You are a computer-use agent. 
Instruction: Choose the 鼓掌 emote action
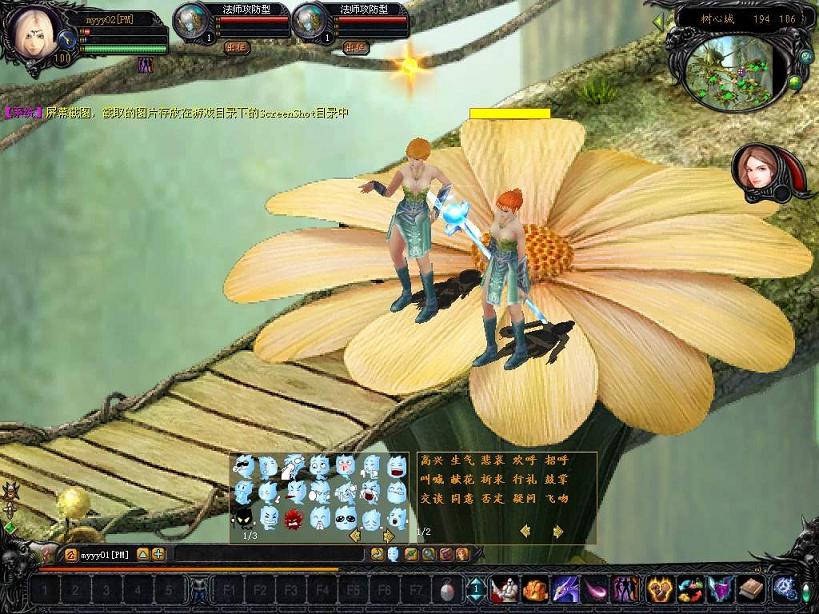pyautogui.click(x=557, y=480)
